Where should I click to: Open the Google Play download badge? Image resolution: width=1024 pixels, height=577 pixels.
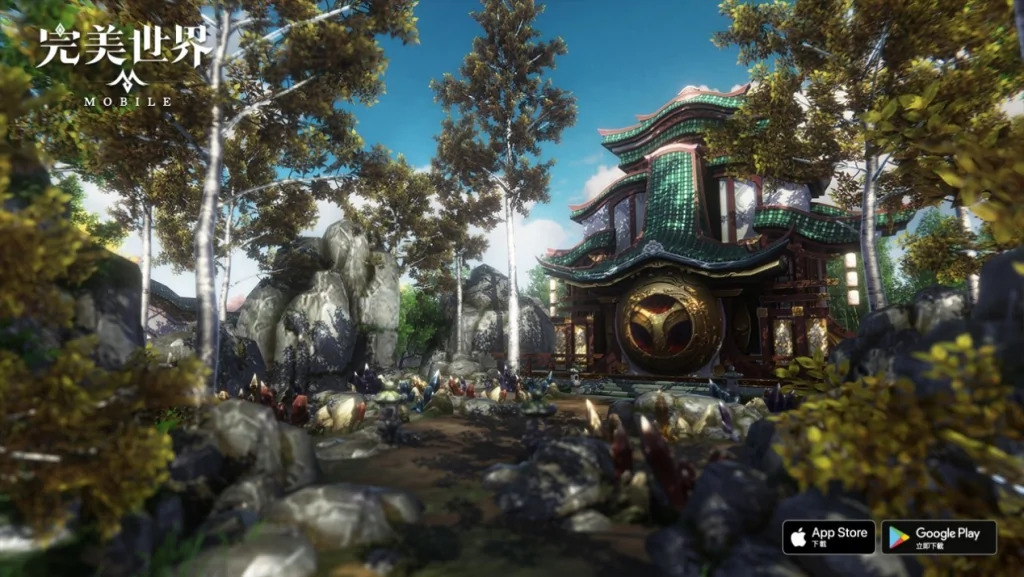point(938,537)
